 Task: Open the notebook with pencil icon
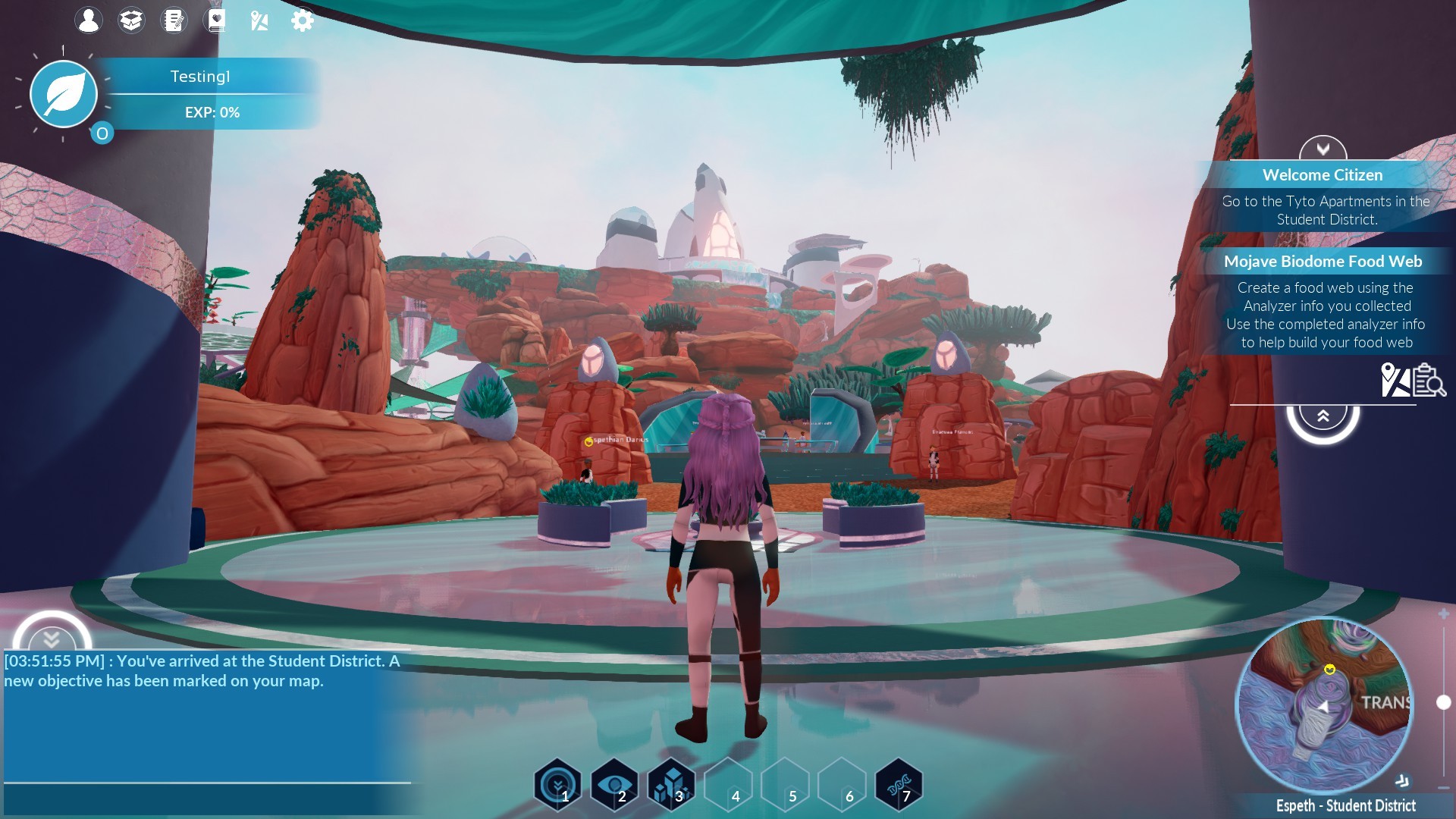click(x=174, y=20)
